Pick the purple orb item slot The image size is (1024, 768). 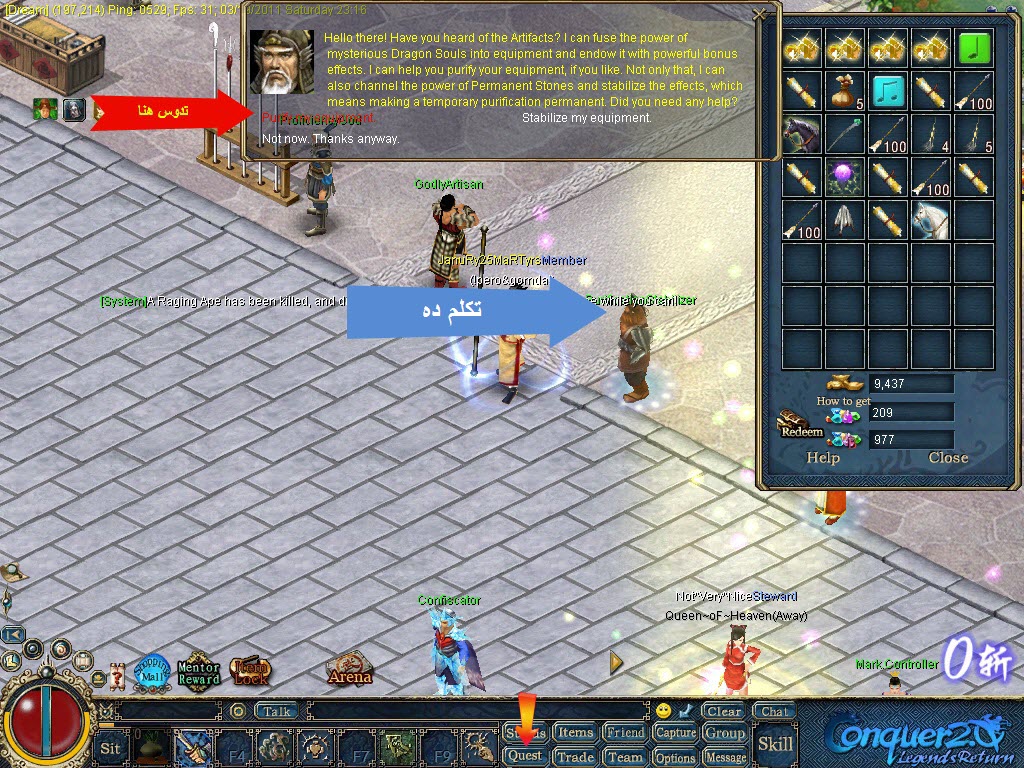[x=844, y=177]
